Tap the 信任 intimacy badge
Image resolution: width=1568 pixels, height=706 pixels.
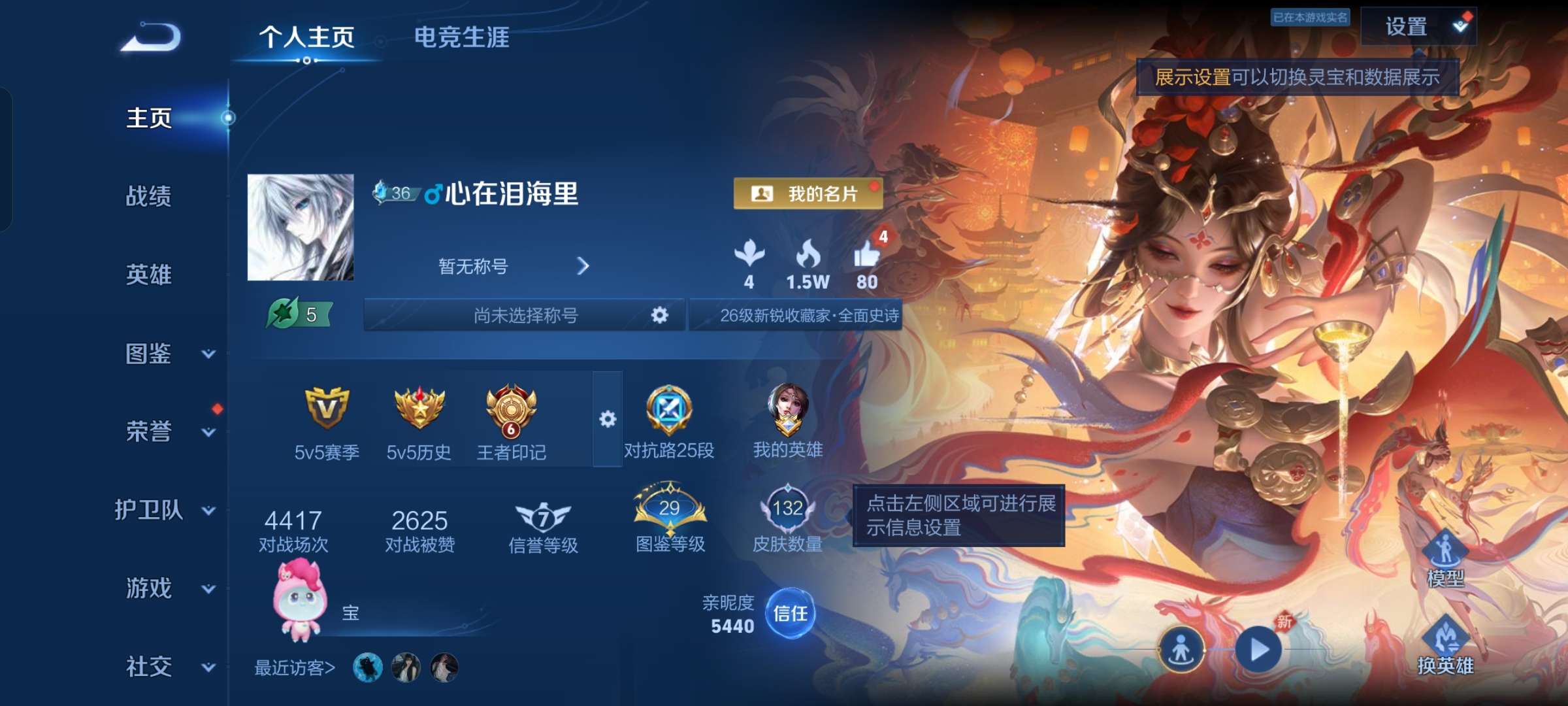coord(791,614)
